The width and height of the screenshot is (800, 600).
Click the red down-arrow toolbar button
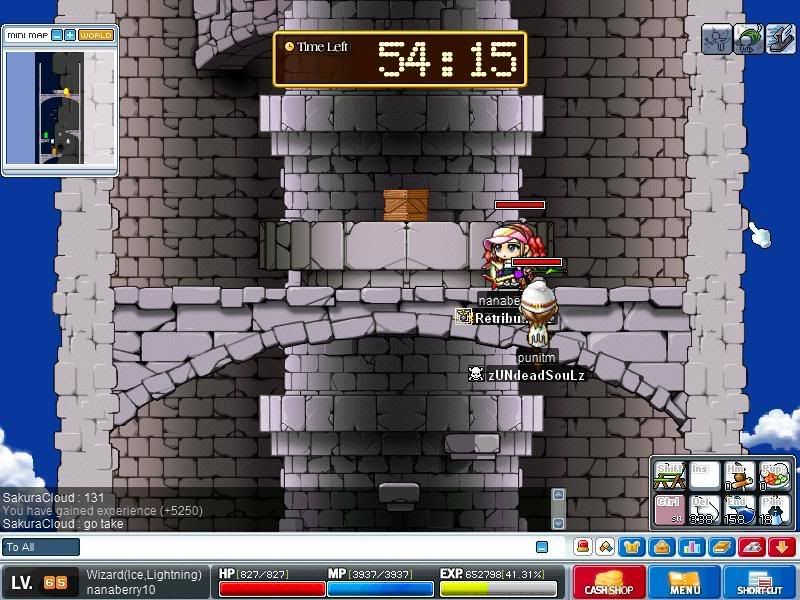pyautogui.click(x=782, y=547)
